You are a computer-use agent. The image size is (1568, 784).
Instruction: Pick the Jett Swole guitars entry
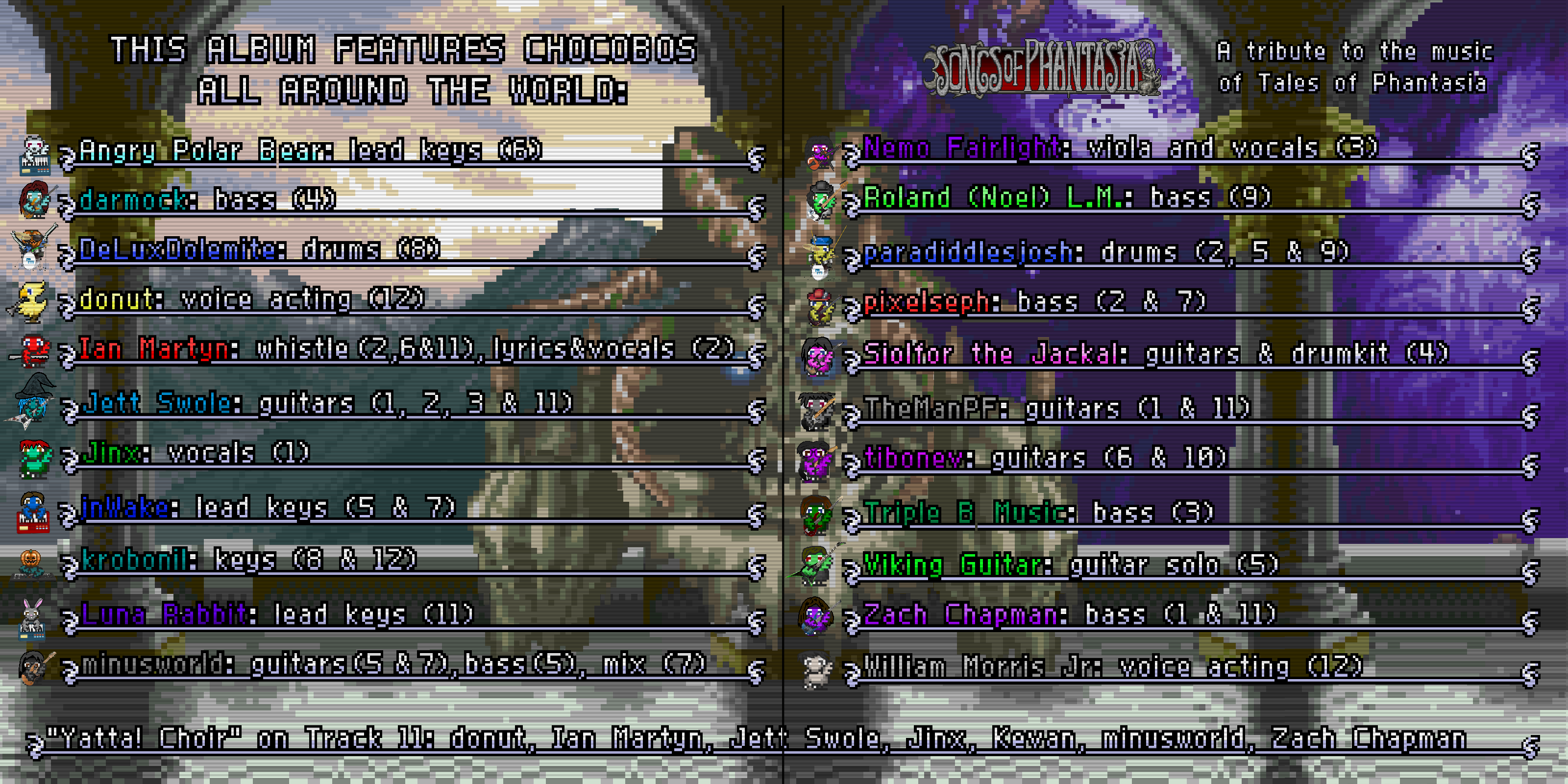point(327,403)
